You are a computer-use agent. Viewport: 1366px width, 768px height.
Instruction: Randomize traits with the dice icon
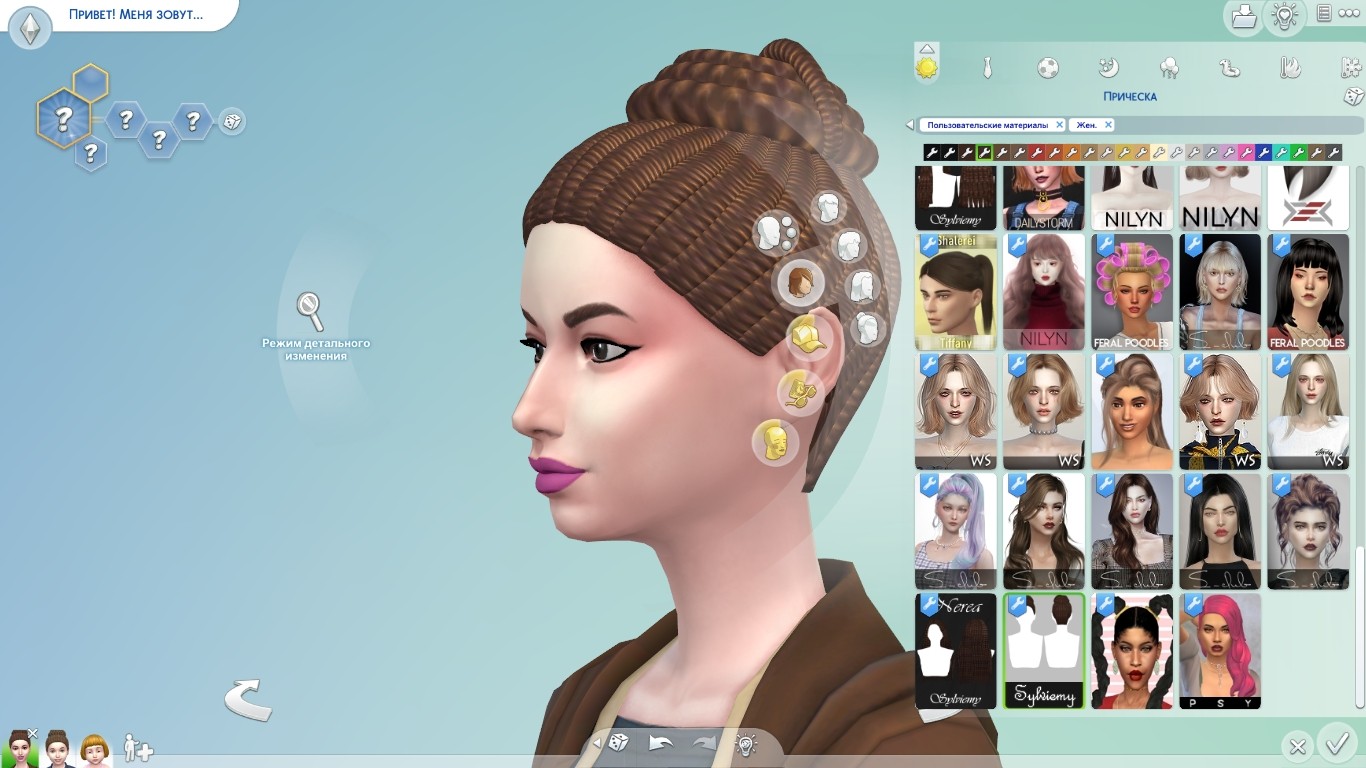point(231,122)
